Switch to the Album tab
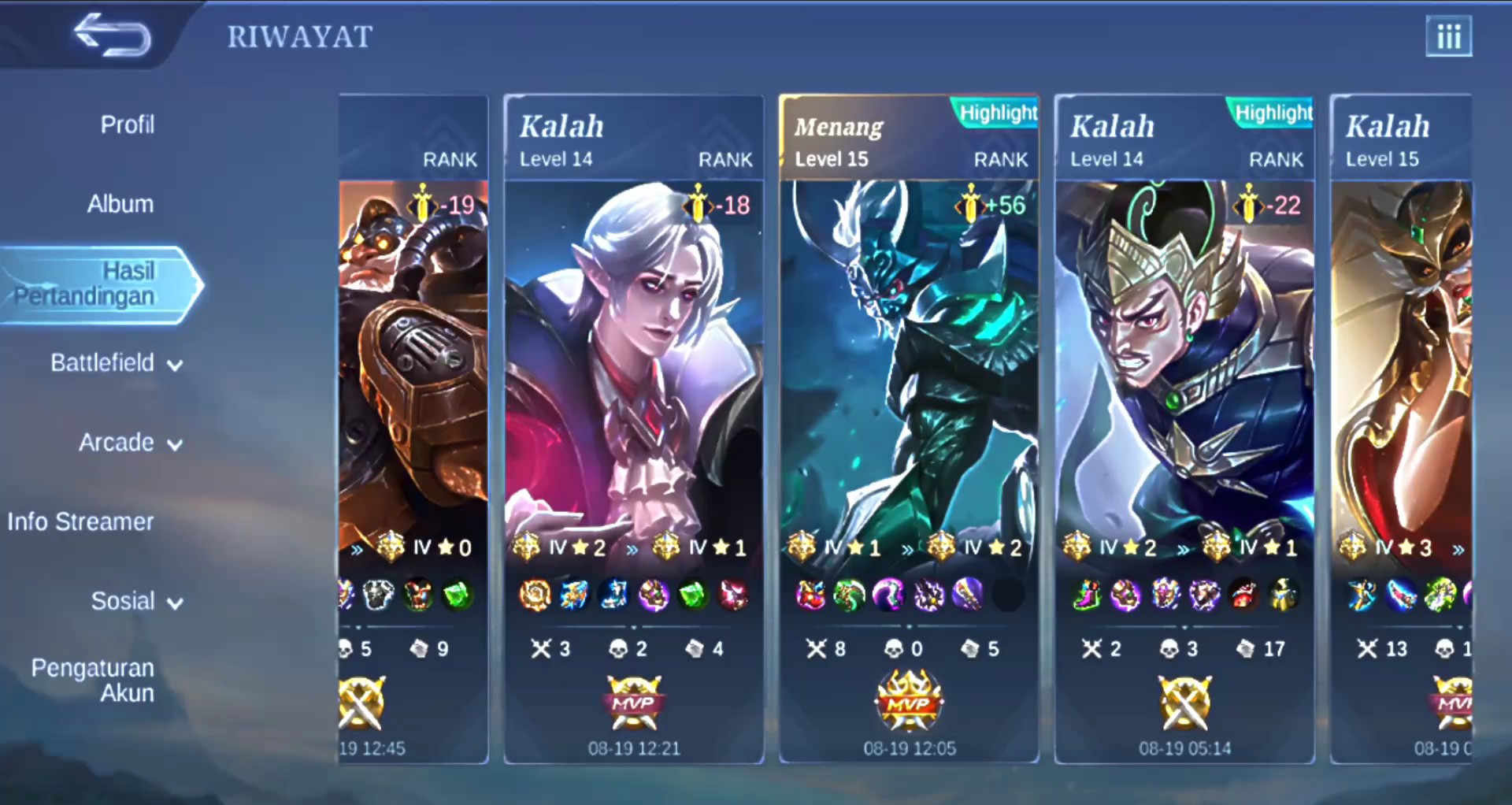This screenshot has width=1512, height=805. (x=120, y=204)
